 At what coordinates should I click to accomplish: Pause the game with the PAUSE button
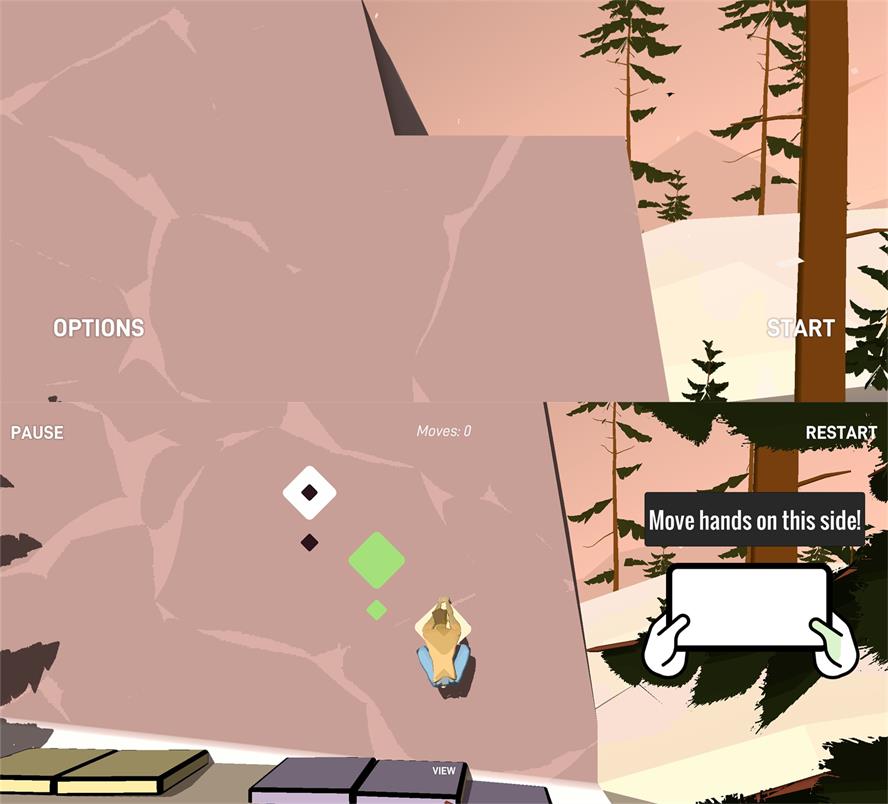[37, 433]
